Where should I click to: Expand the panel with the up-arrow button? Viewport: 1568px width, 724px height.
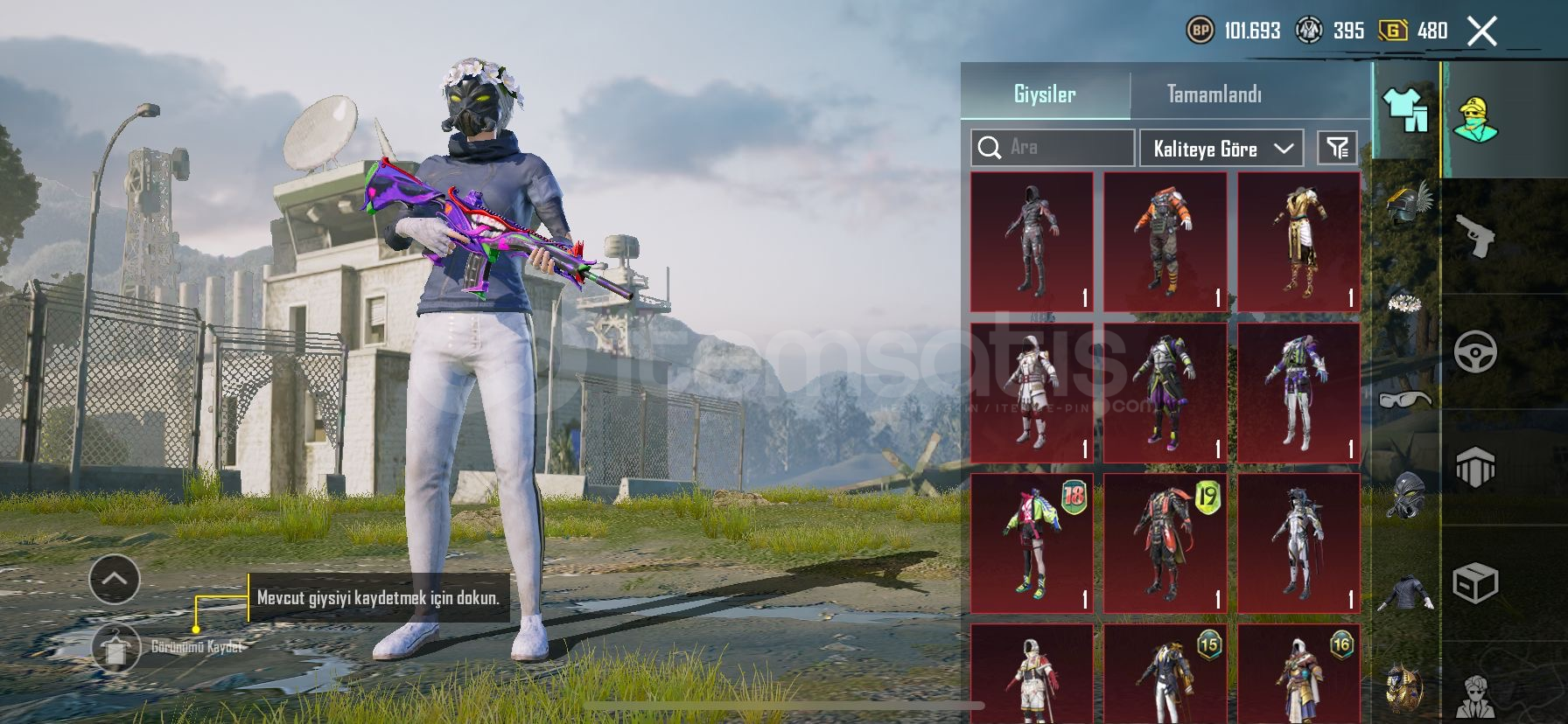click(x=115, y=579)
